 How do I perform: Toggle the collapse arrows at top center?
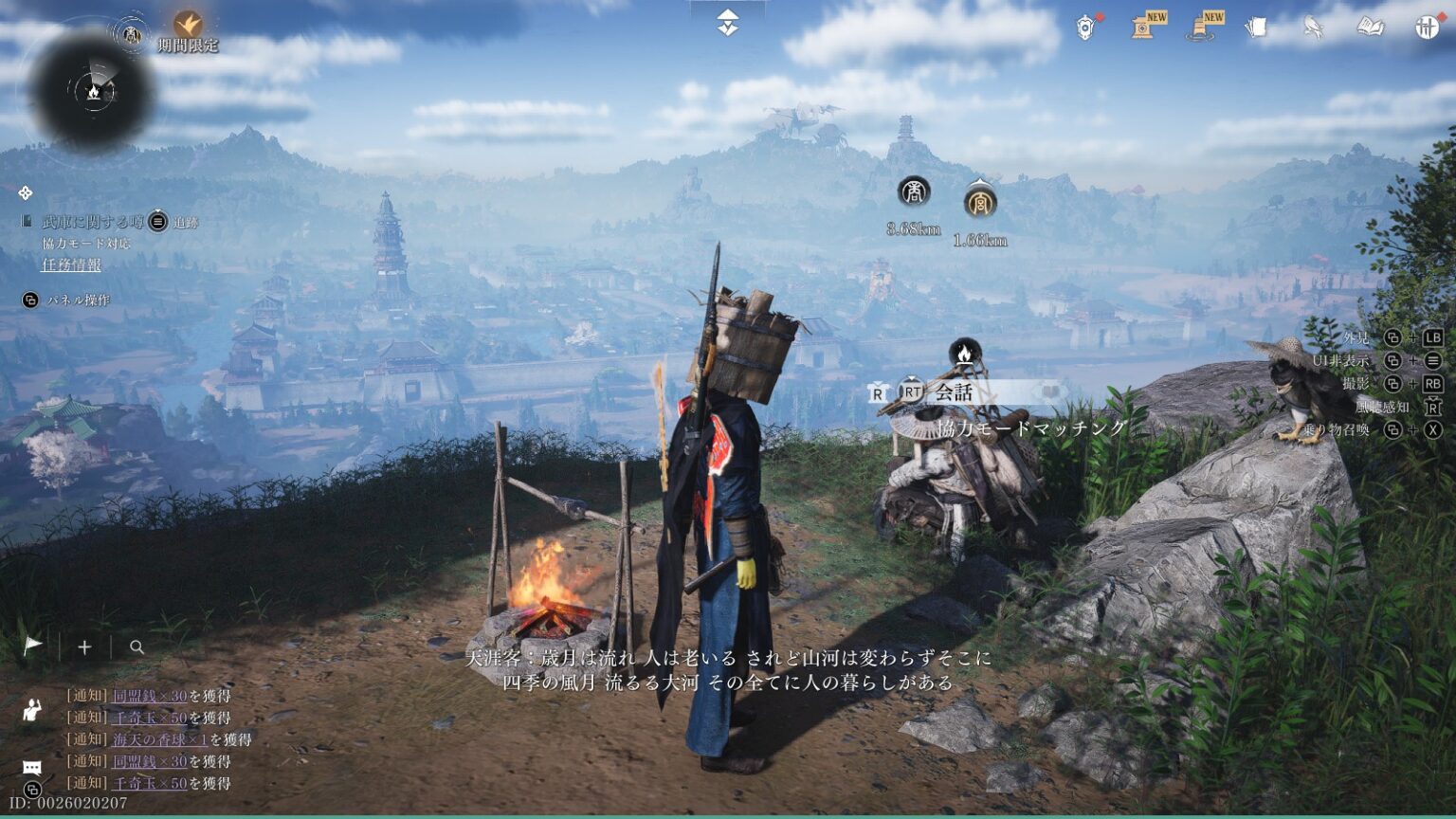coord(727,23)
